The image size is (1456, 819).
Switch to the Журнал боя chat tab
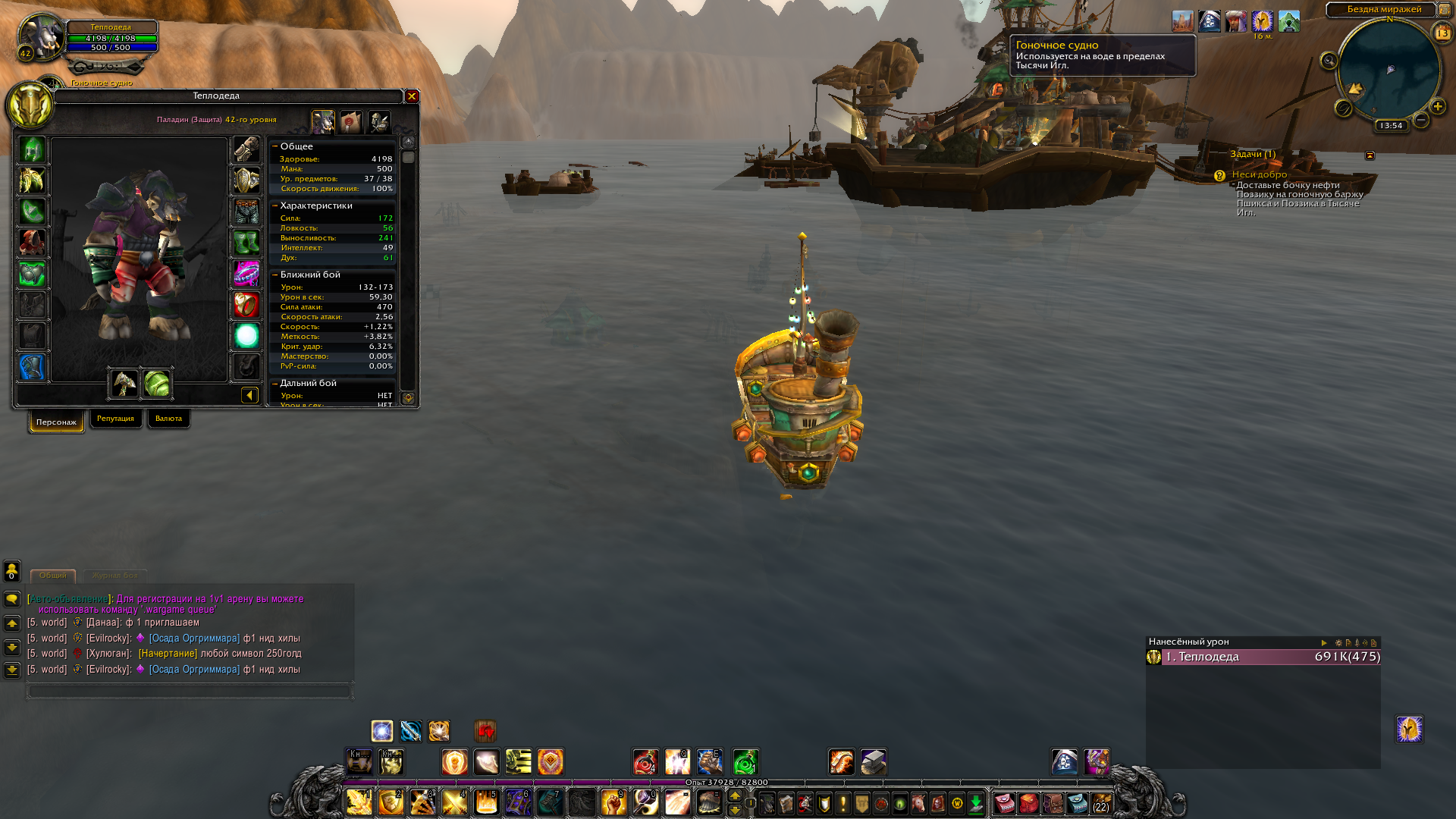(115, 576)
